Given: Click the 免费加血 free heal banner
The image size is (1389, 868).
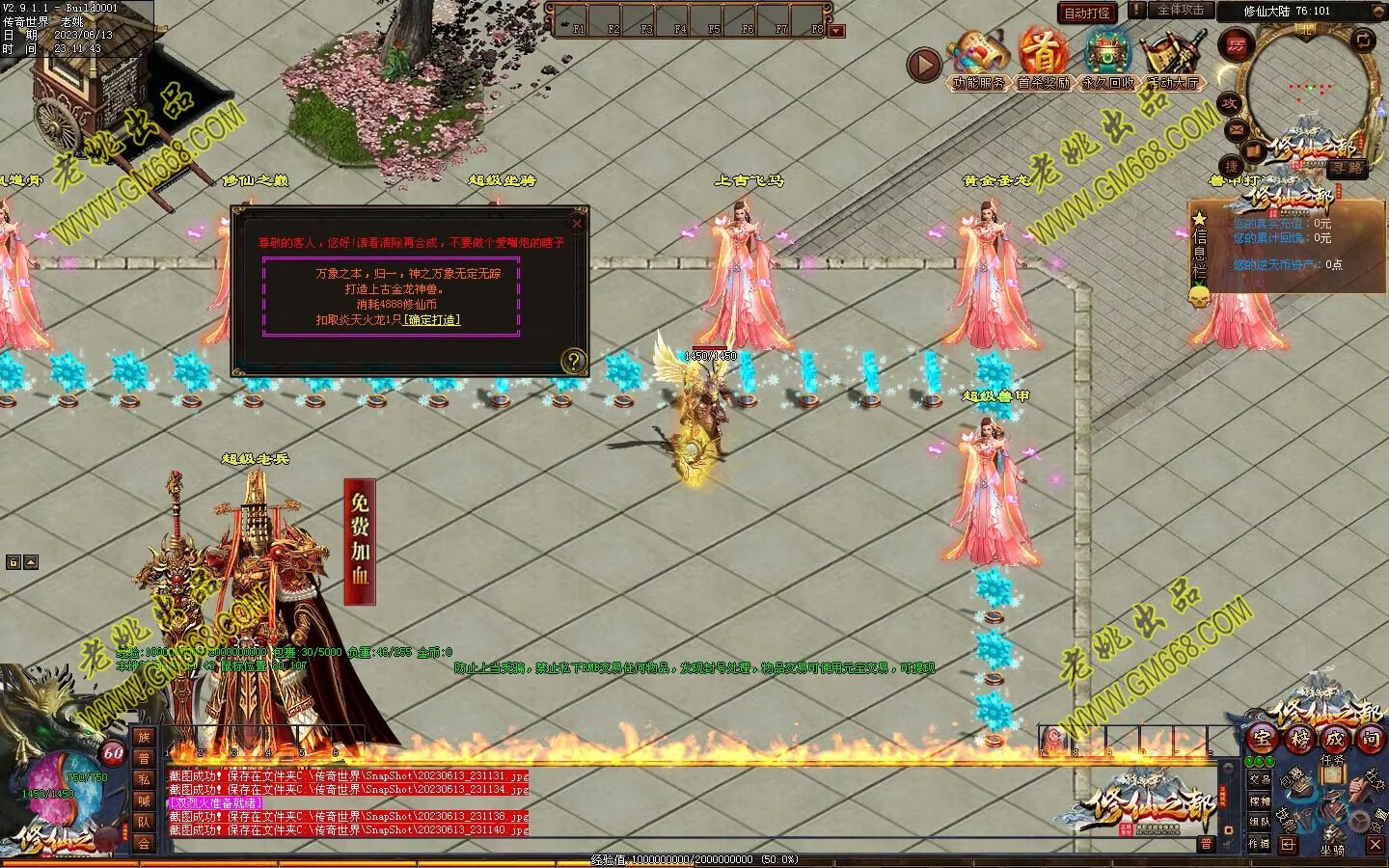Looking at the screenshot, I should point(360,542).
